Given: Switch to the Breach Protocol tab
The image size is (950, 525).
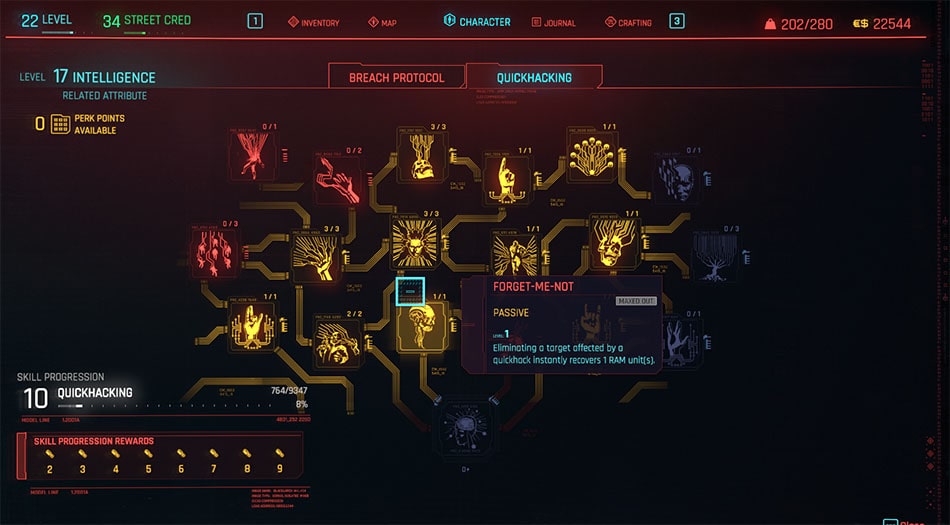Looking at the screenshot, I should (396, 77).
